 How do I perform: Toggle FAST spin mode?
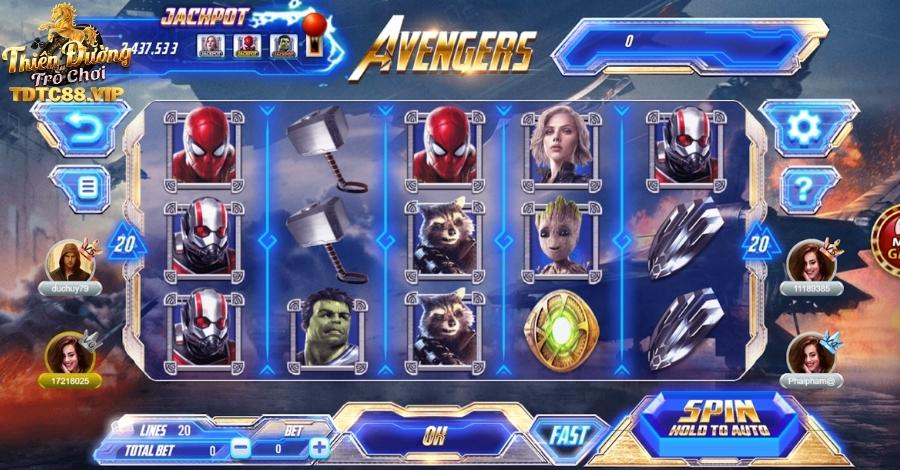(x=567, y=436)
